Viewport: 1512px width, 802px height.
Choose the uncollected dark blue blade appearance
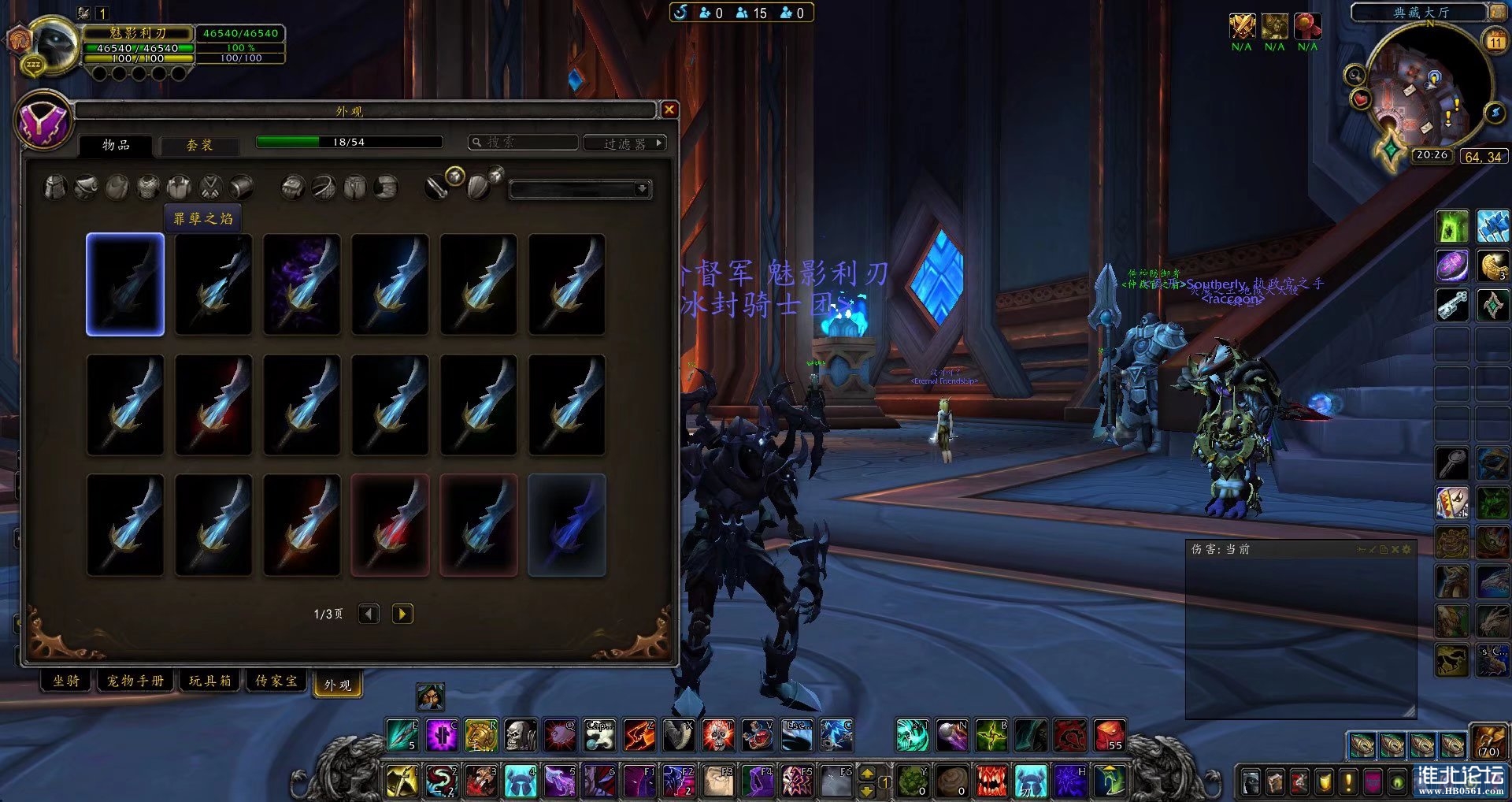566,525
